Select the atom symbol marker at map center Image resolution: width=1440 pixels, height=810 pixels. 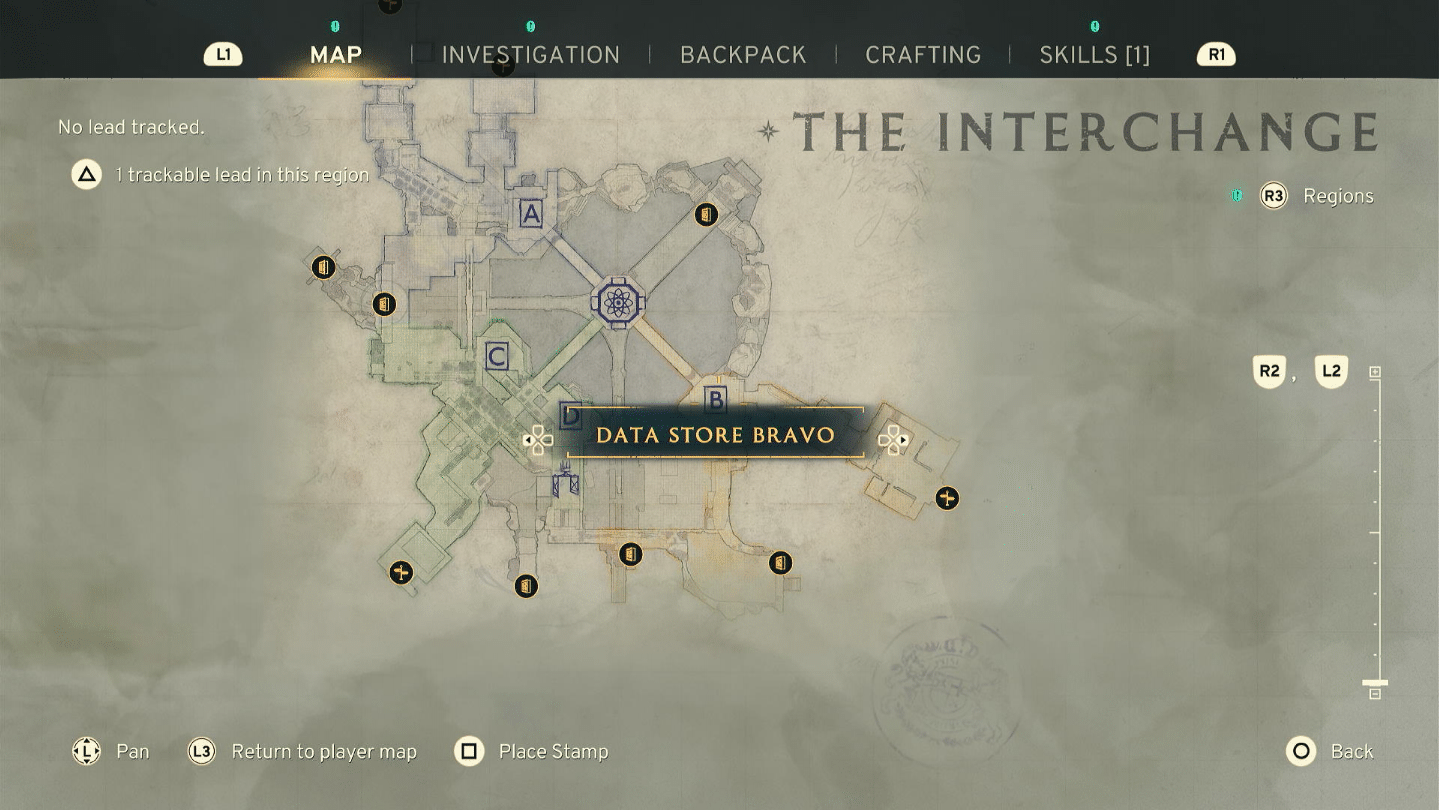619,302
